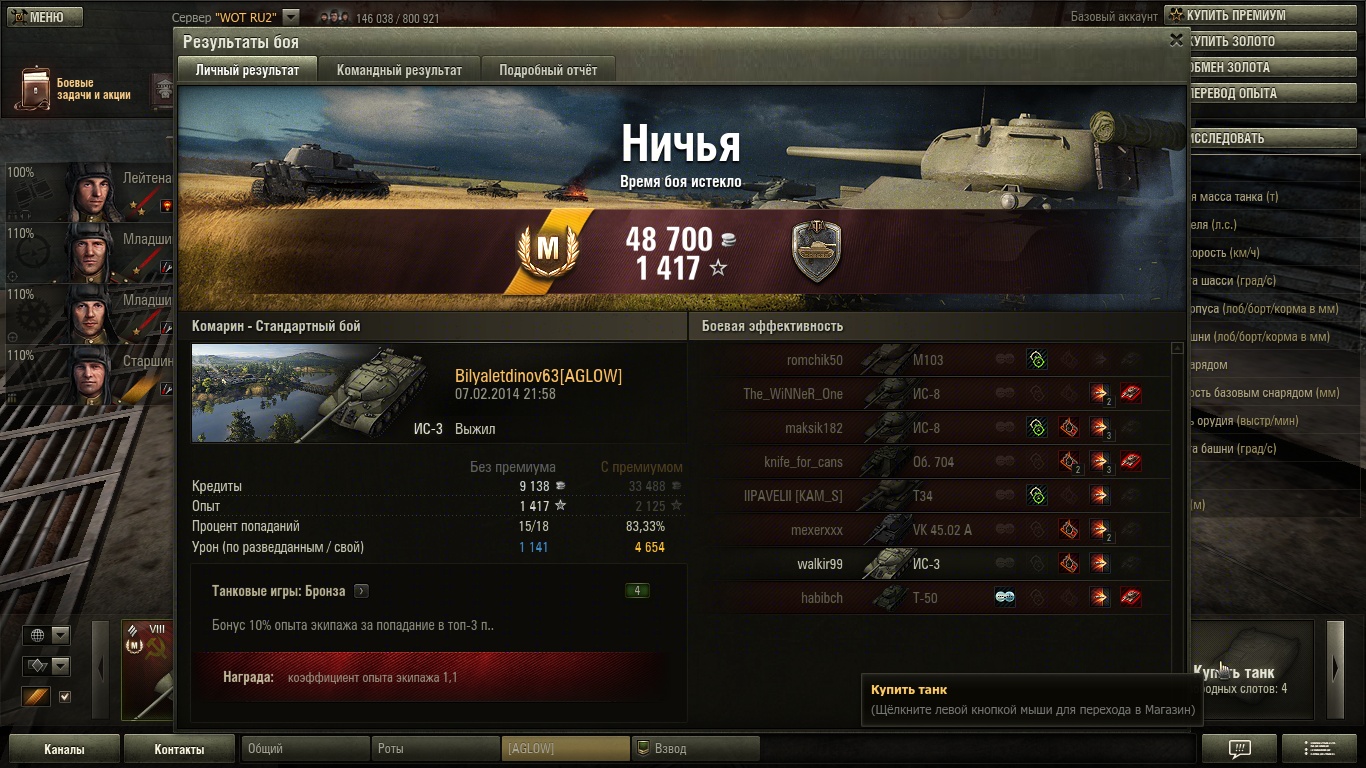Open the МЕНЮ button
The width and height of the screenshot is (1366, 768).
click(42, 17)
